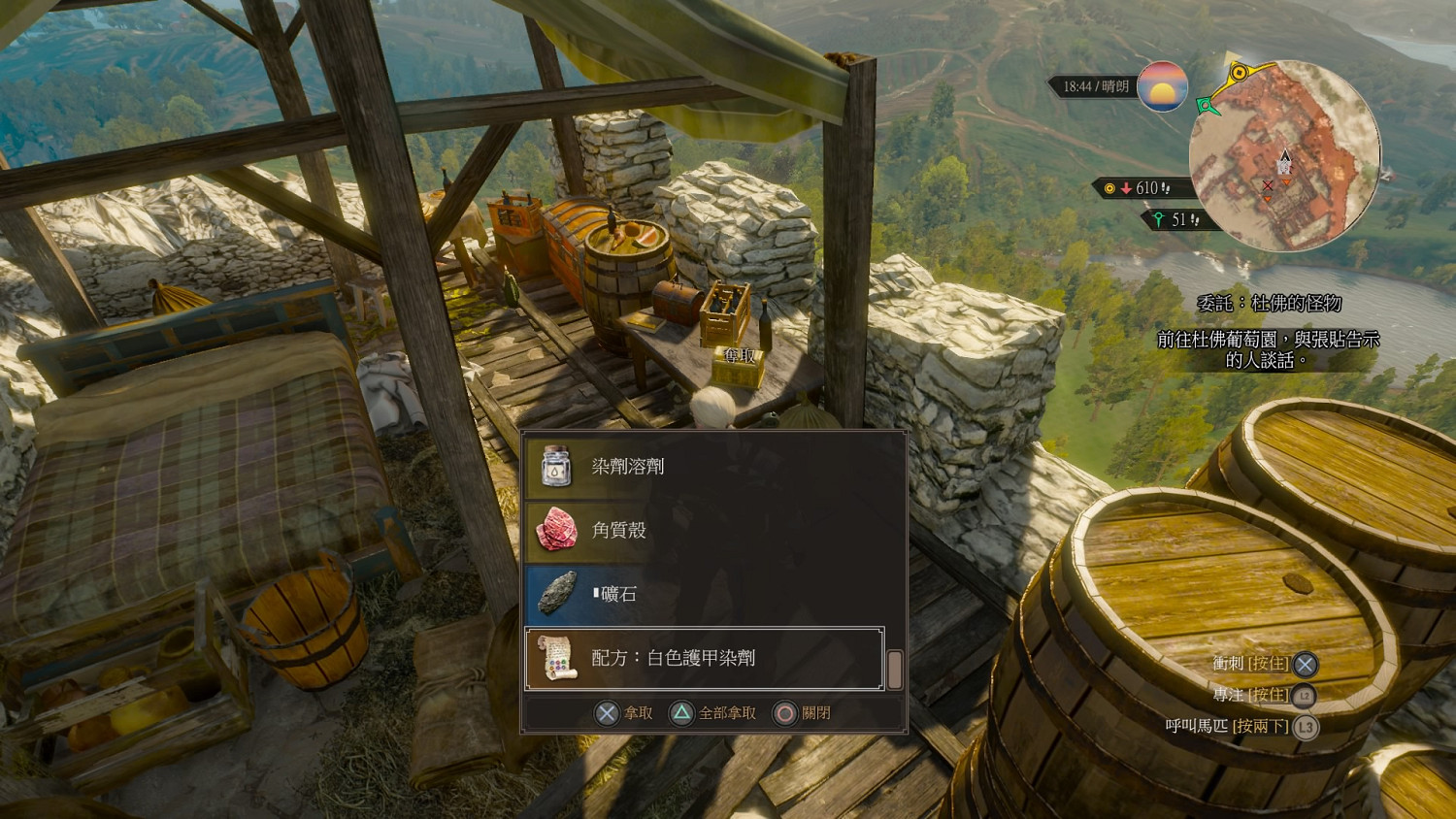Take everything with 全部拿取
The height and width of the screenshot is (819, 1456).
714,713
